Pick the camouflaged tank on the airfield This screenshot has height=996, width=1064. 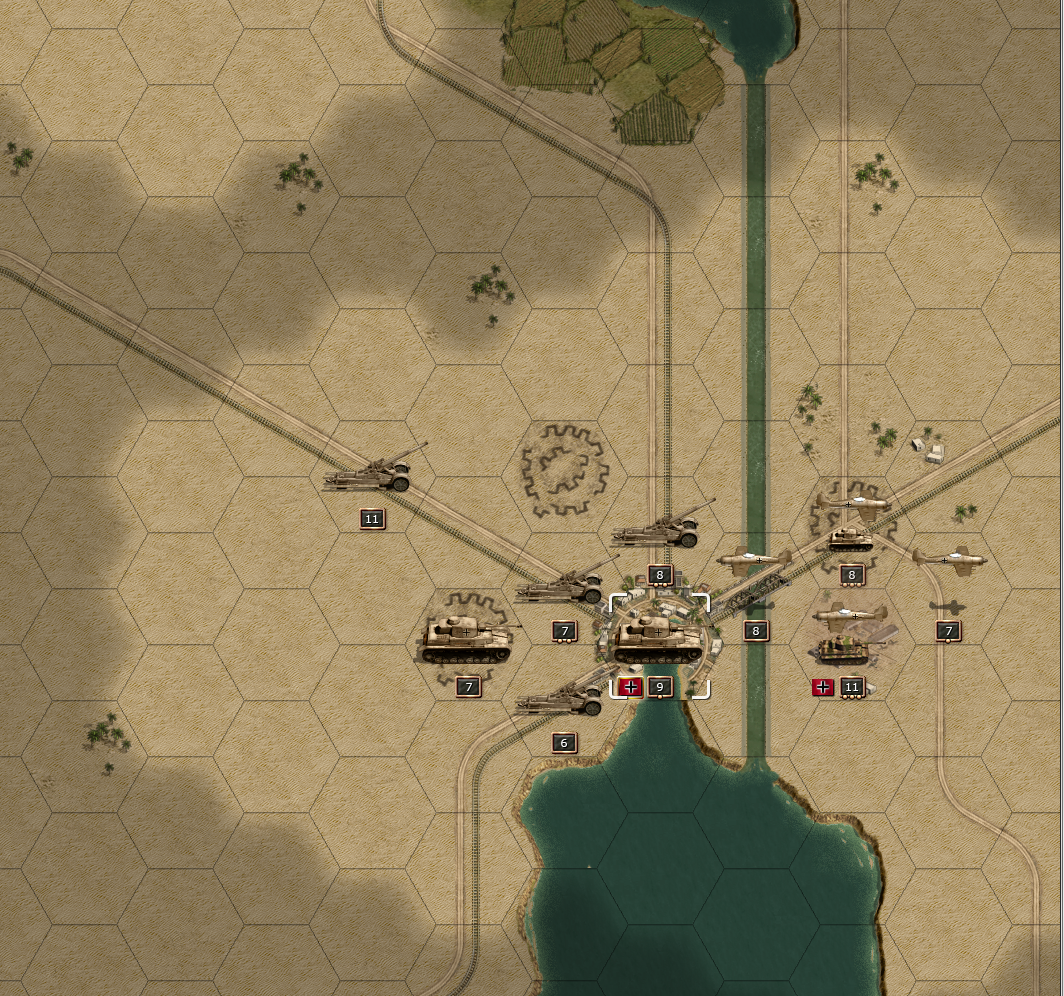point(843,650)
